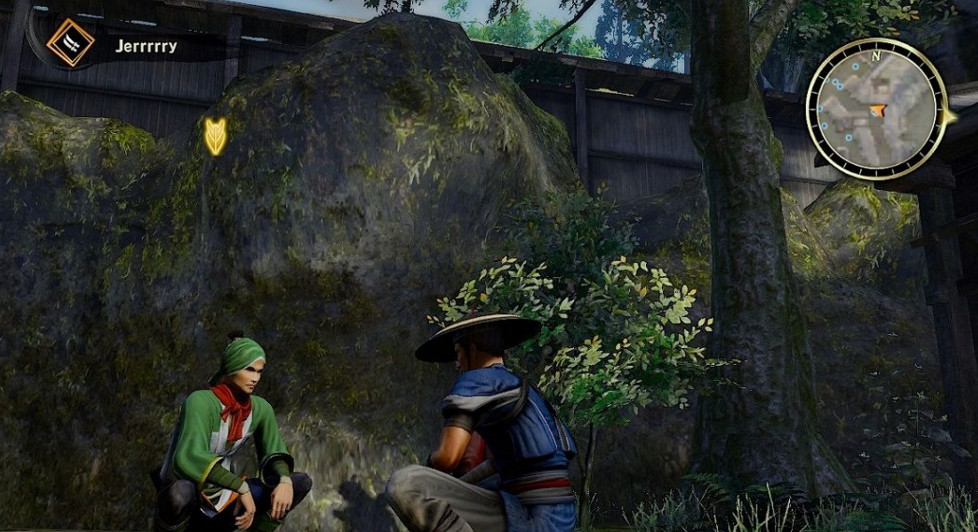Click the diamond emblem beside Jerrrry

[70, 43]
